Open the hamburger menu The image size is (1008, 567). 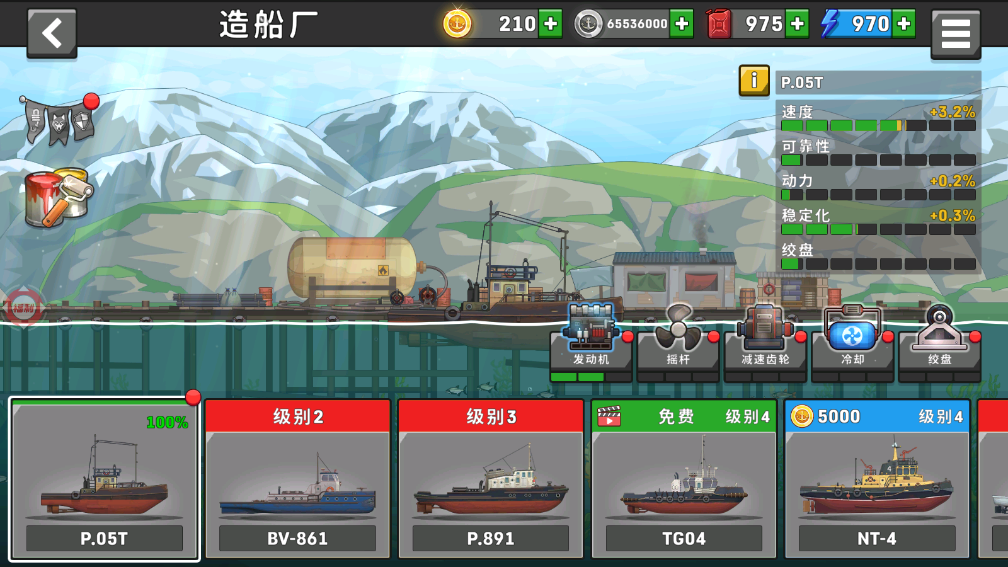[955, 34]
